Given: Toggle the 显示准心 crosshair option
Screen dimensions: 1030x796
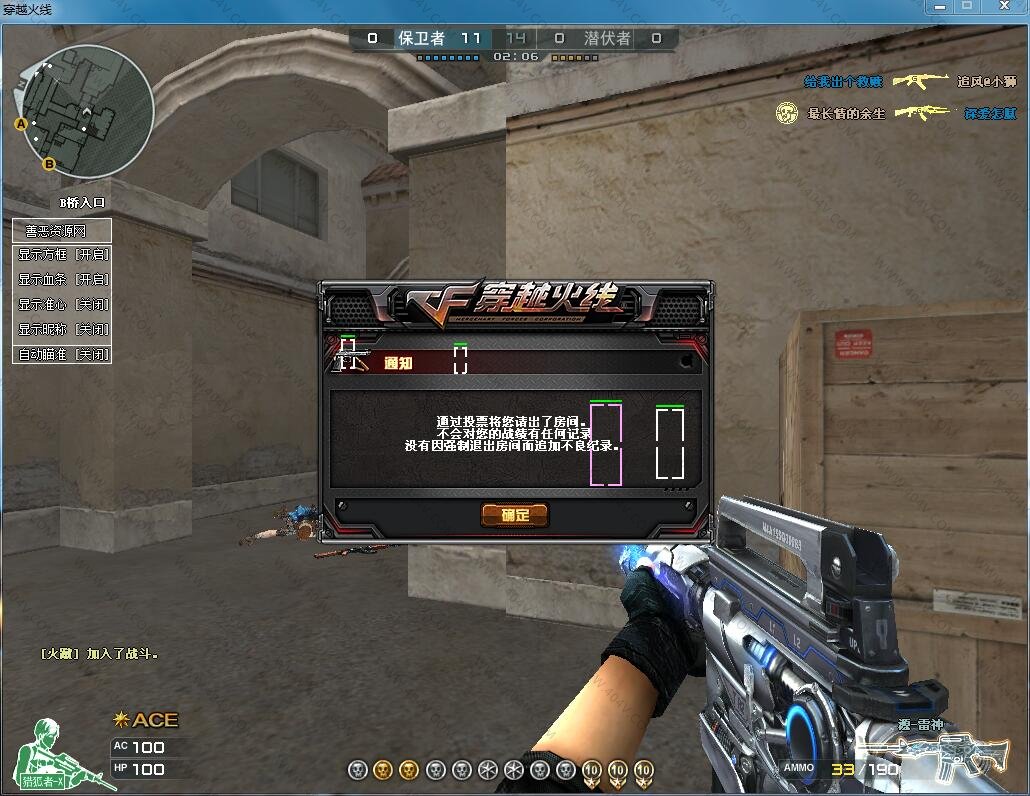Looking at the screenshot, I should [62, 305].
